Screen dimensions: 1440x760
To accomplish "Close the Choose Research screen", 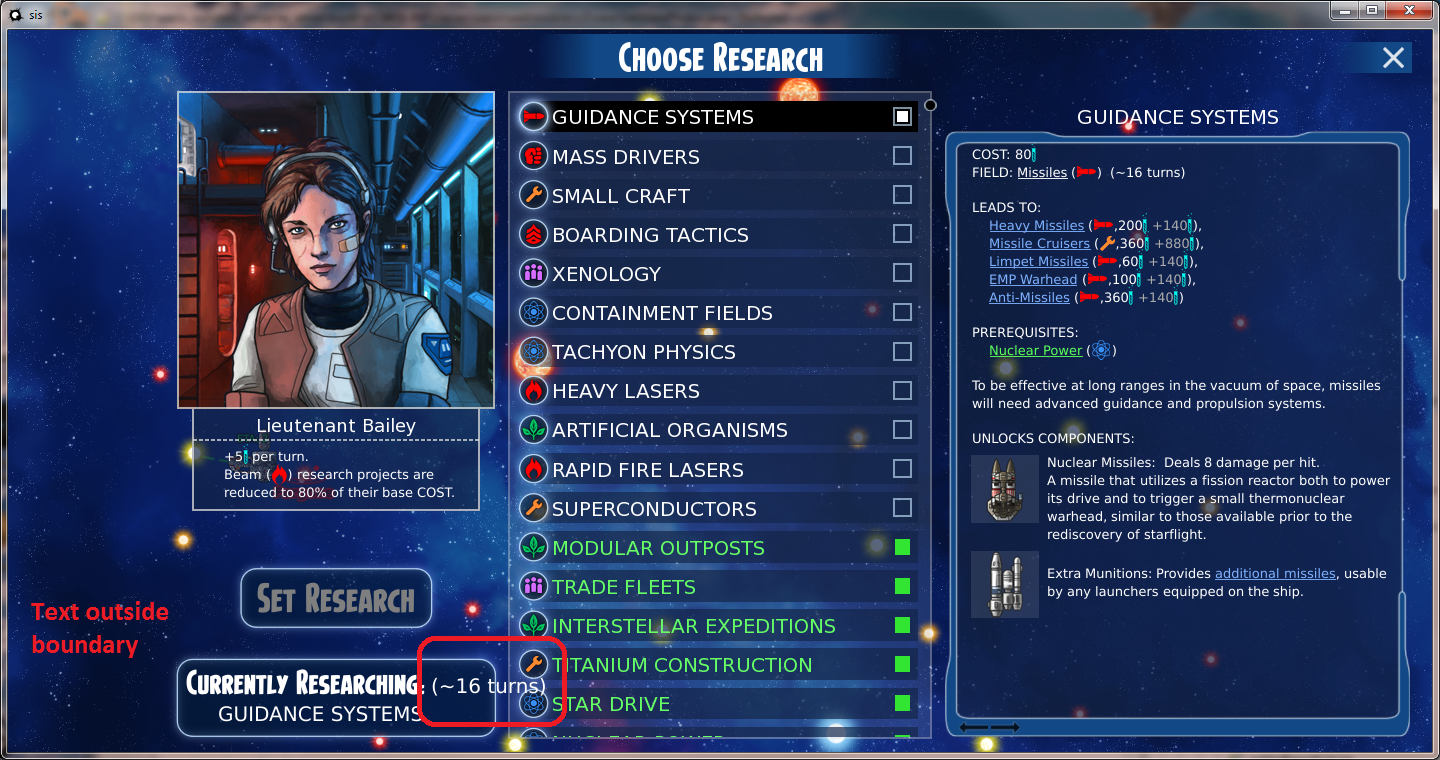I will coord(1393,58).
